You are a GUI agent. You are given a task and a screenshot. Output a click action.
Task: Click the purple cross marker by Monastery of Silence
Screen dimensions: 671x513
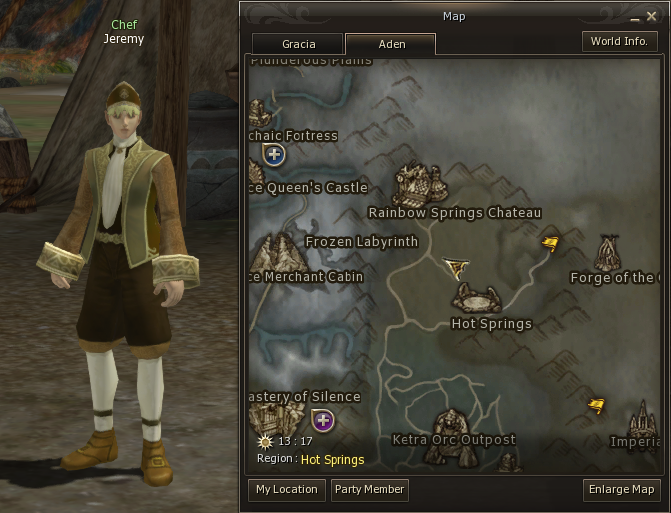tap(322, 420)
